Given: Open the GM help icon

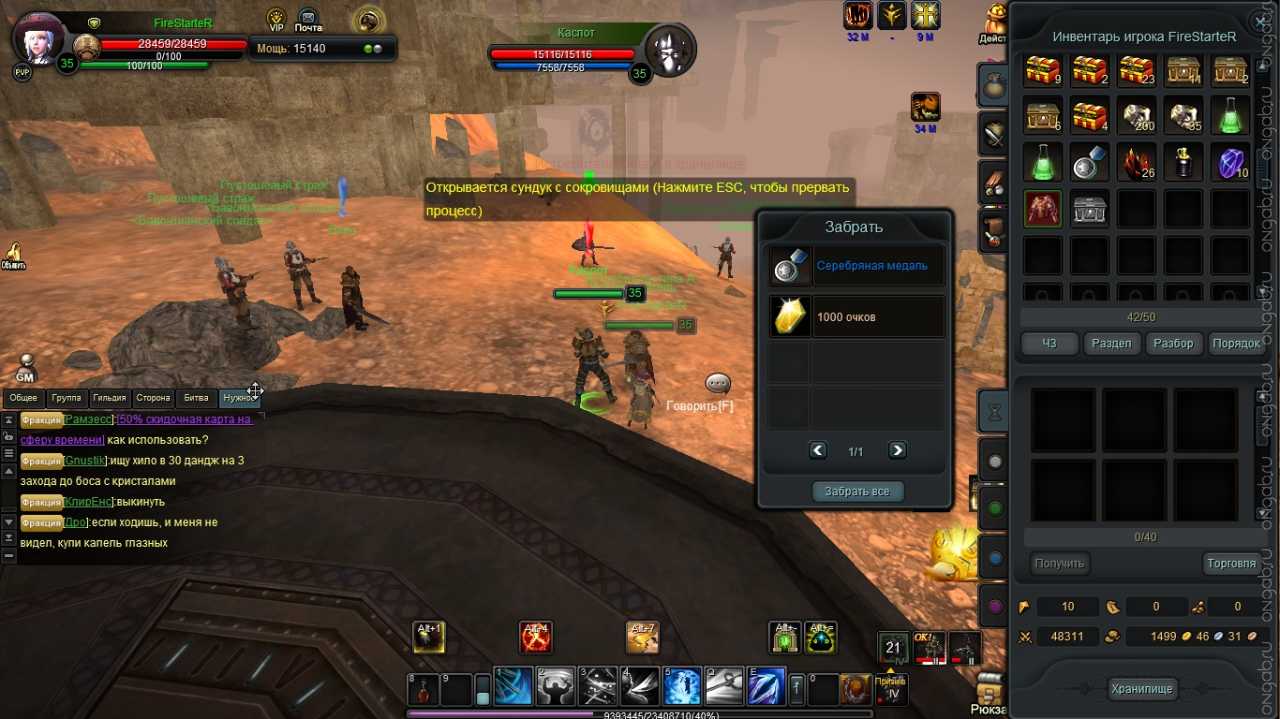Looking at the screenshot, I should 26,368.
